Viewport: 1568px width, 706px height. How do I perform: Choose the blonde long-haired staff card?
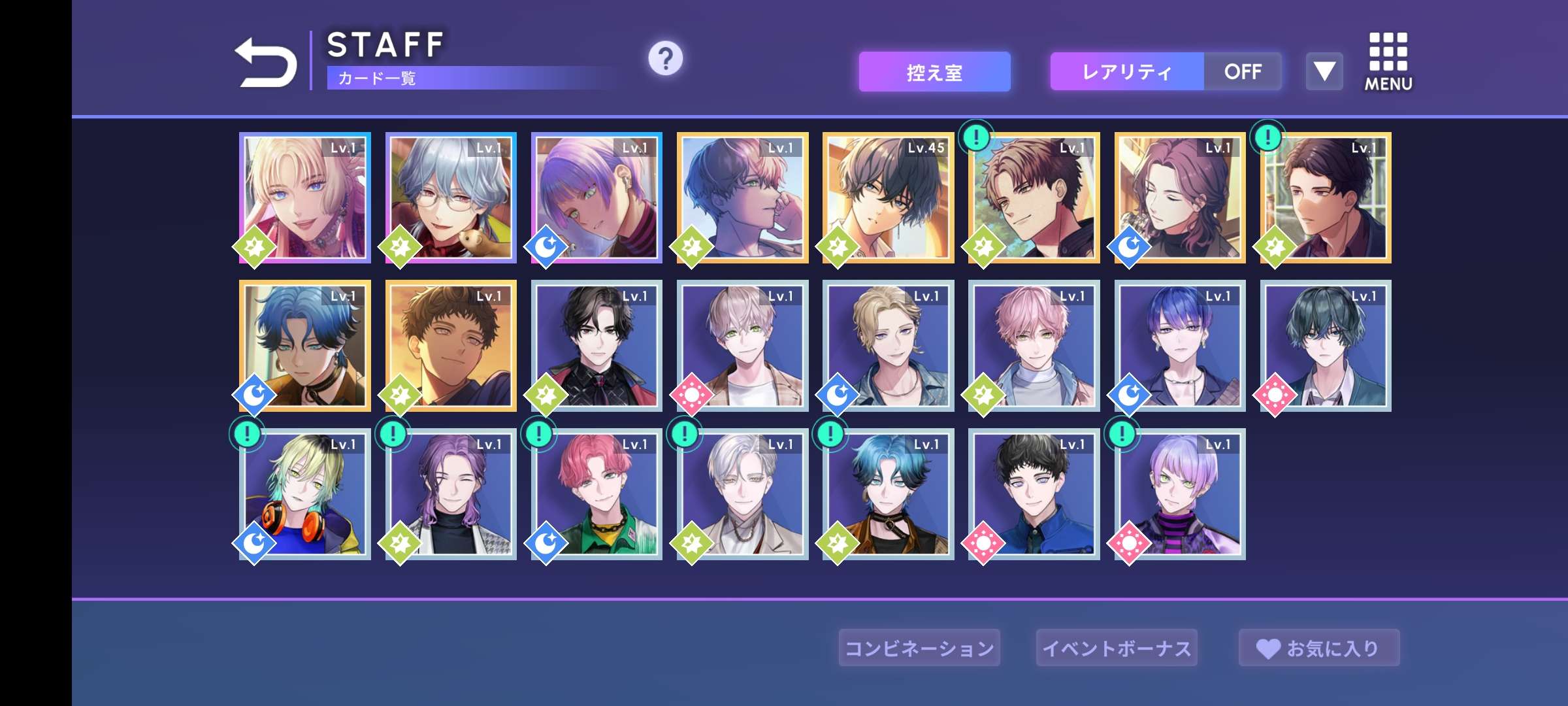pos(305,198)
